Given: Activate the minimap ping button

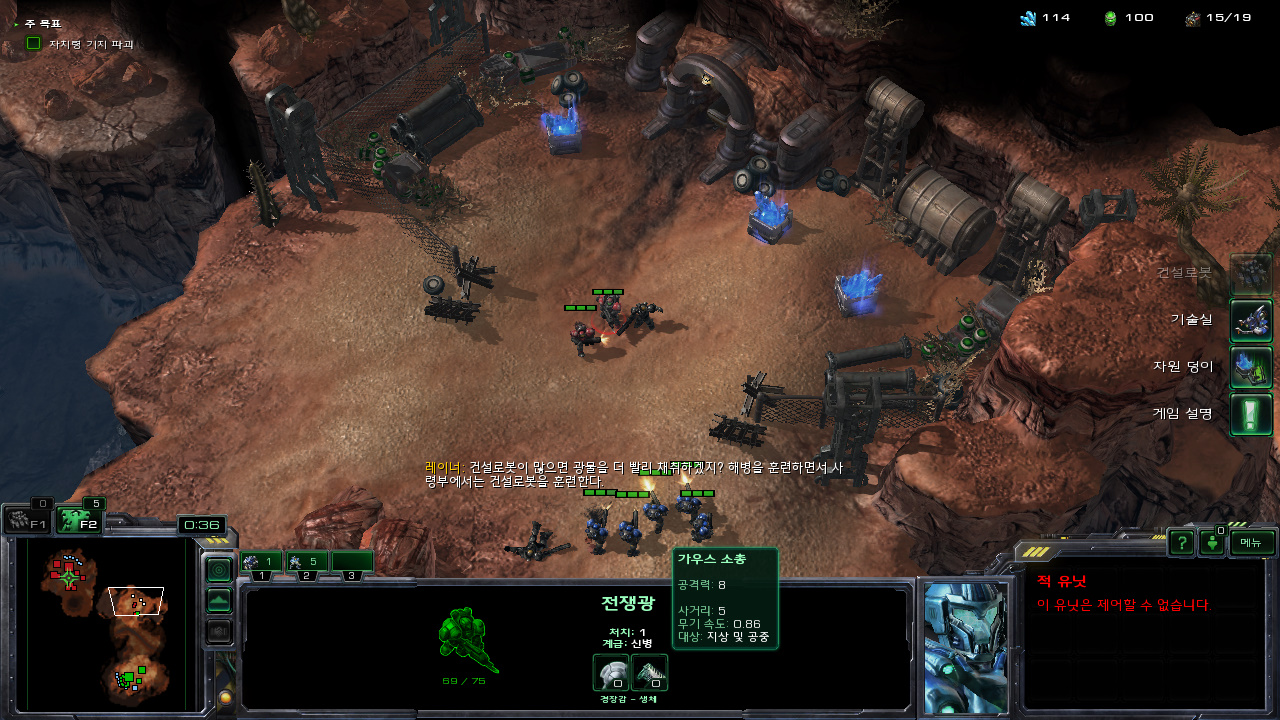Looking at the screenshot, I should click(x=218, y=569).
